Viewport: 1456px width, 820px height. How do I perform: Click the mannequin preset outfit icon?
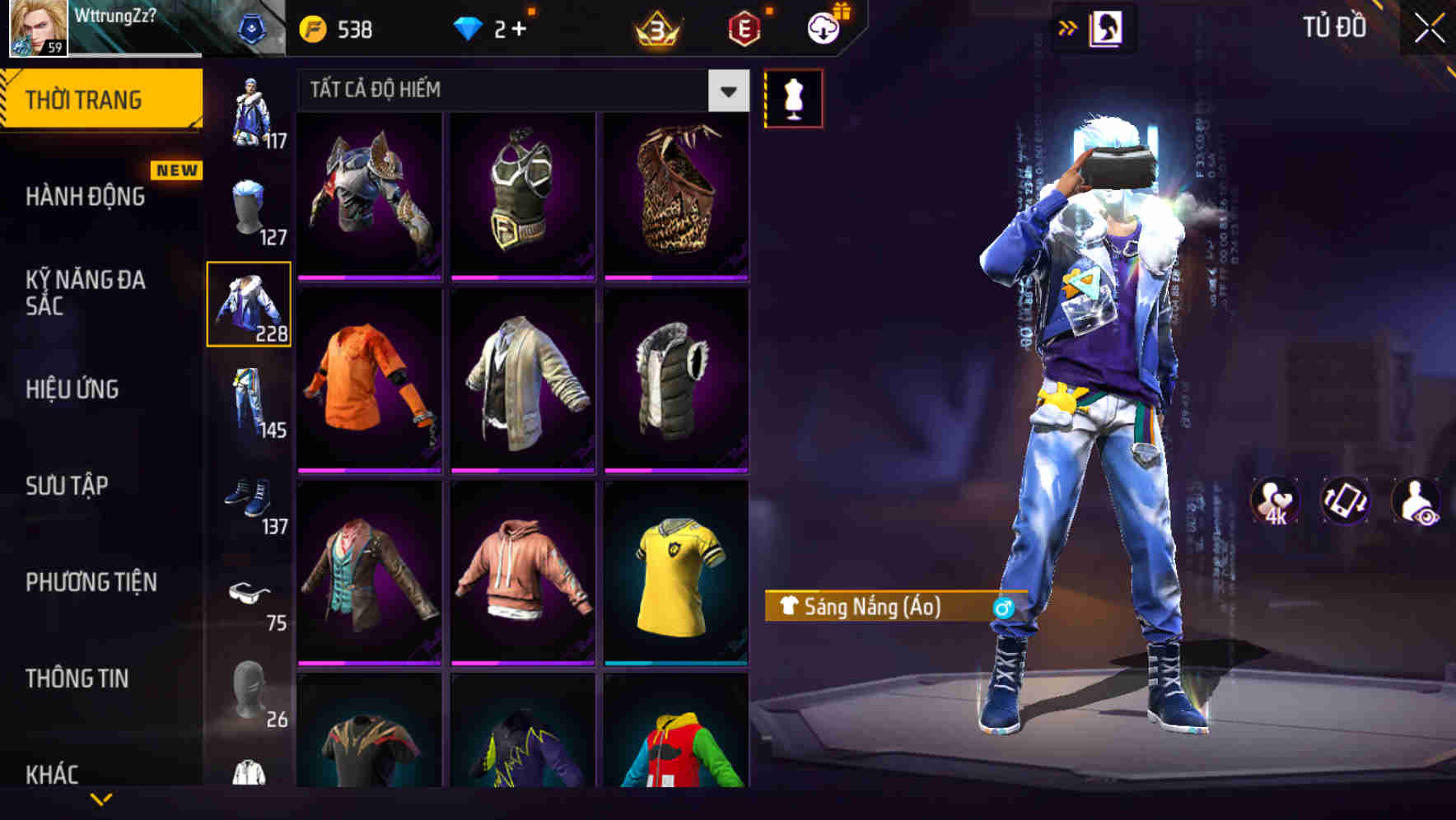[x=793, y=98]
